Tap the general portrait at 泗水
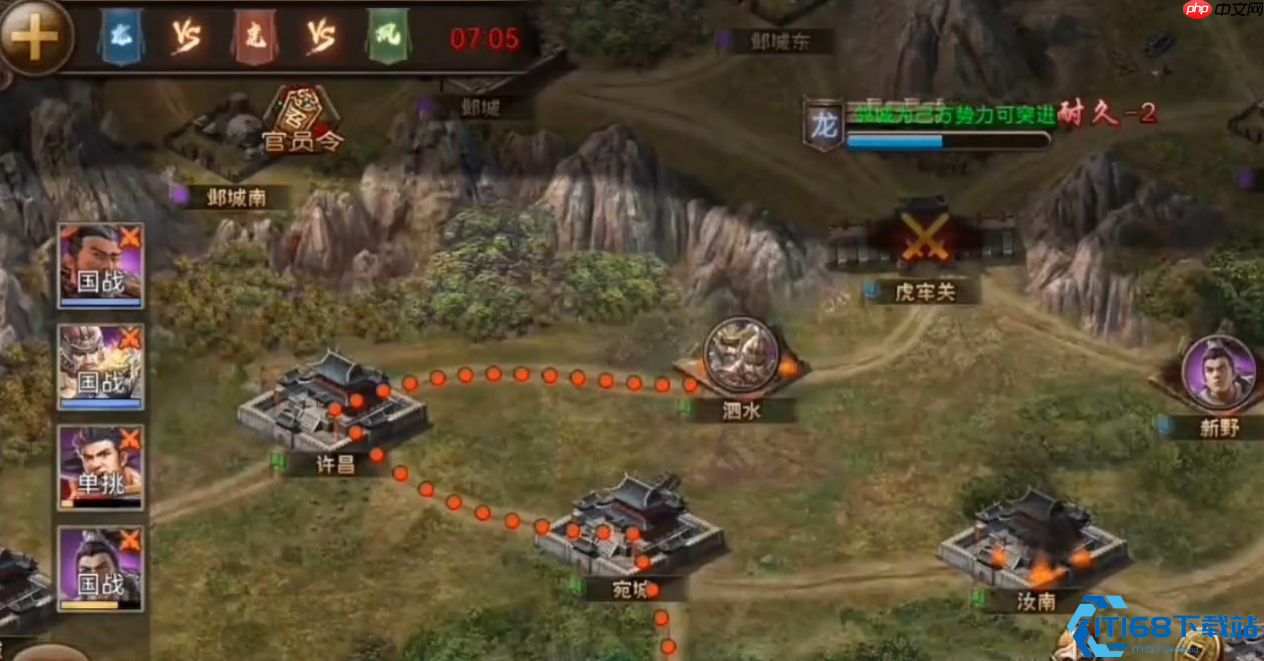This screenshot has height=661, width=1264. click(x=741, y=355)
